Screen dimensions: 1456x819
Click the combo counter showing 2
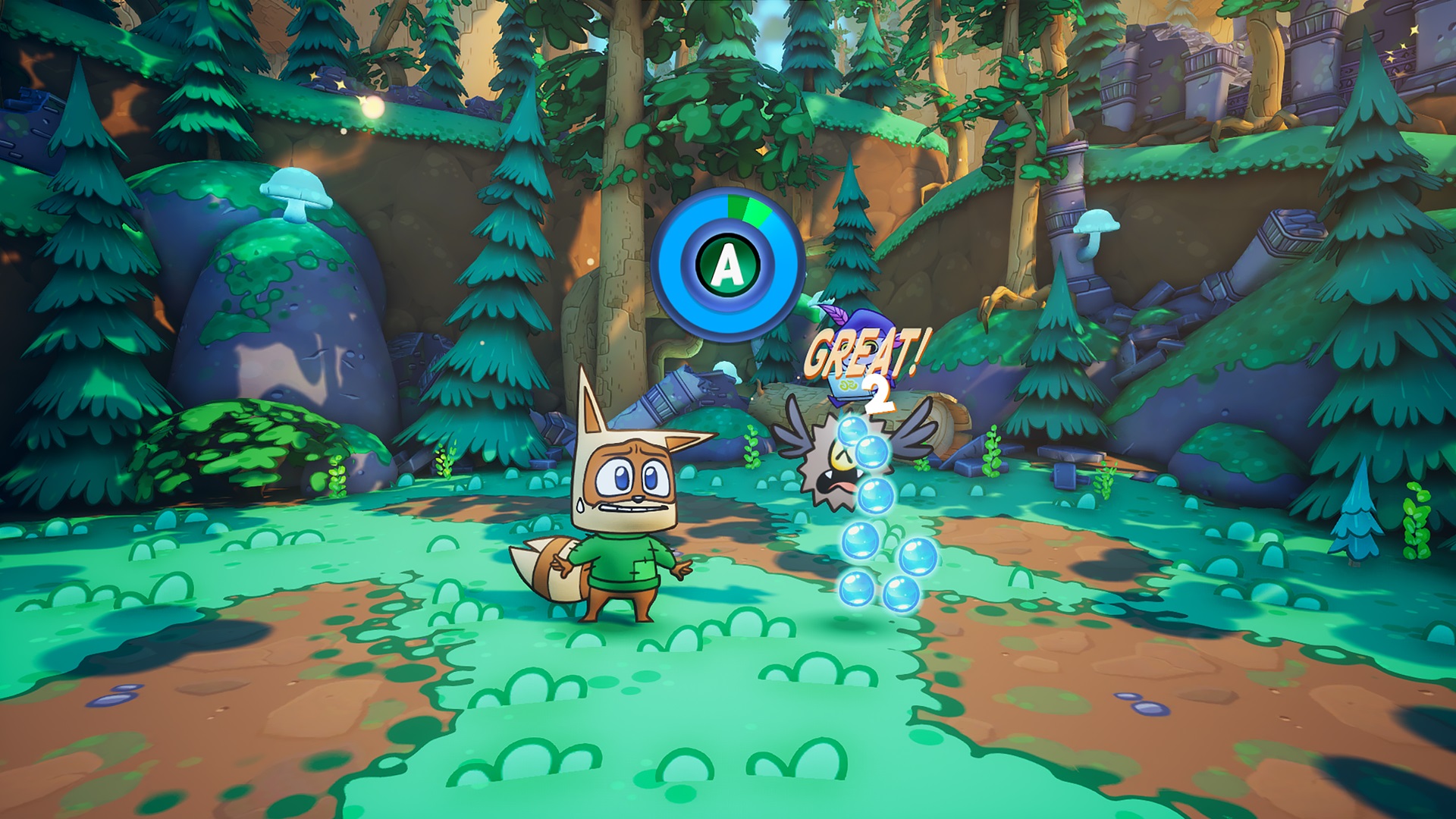click(x=880, y=393)
